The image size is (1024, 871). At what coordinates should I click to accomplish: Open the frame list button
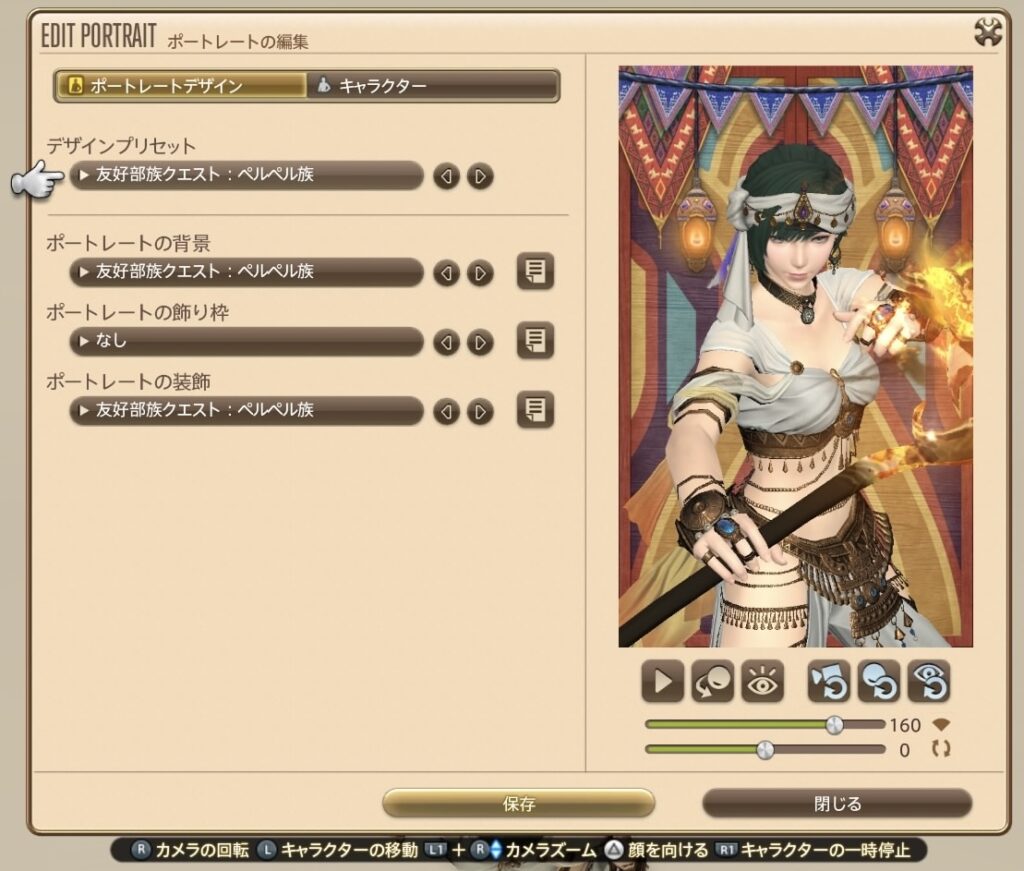[535, 341]
